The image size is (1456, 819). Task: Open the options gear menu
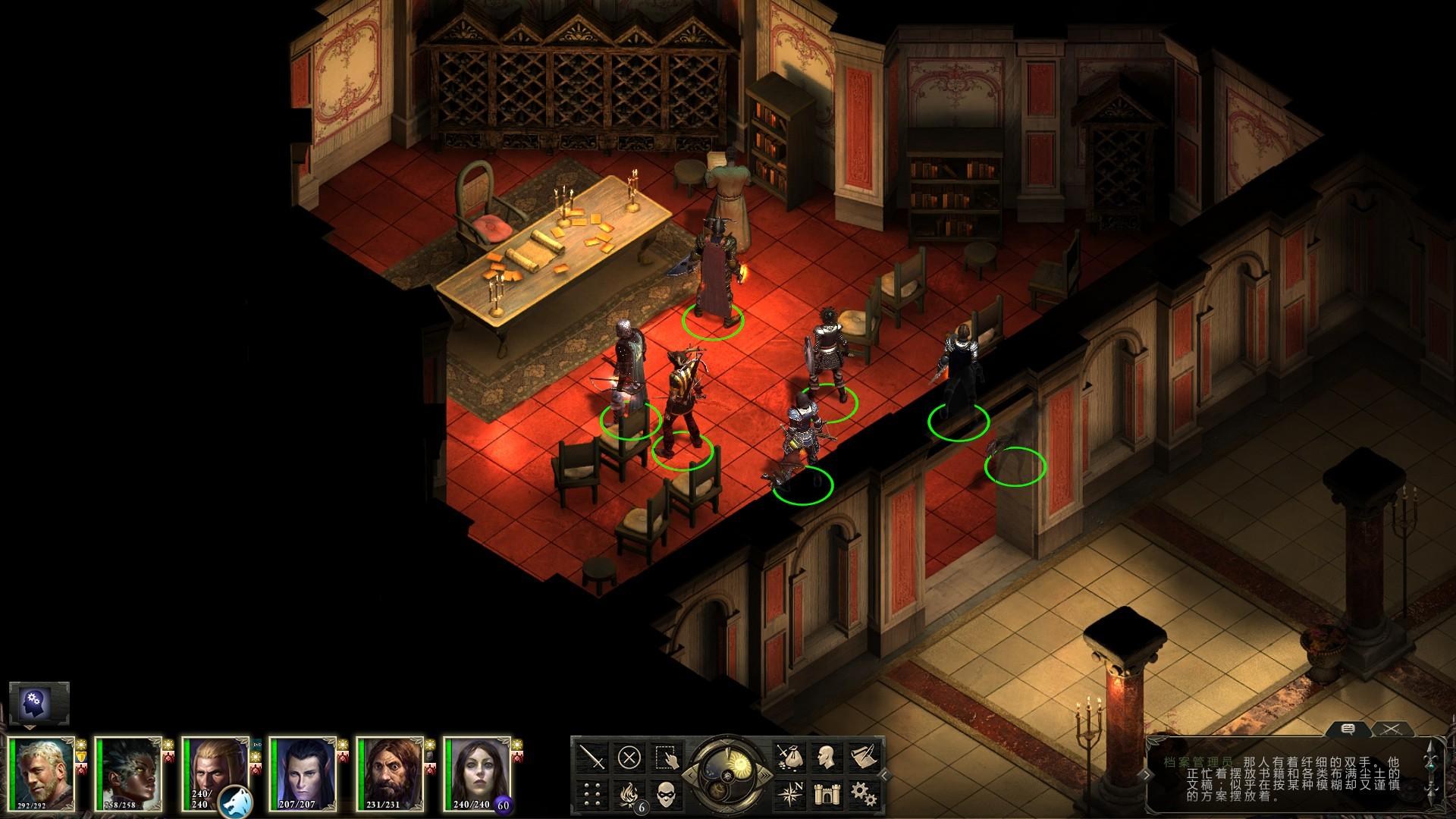862,794
